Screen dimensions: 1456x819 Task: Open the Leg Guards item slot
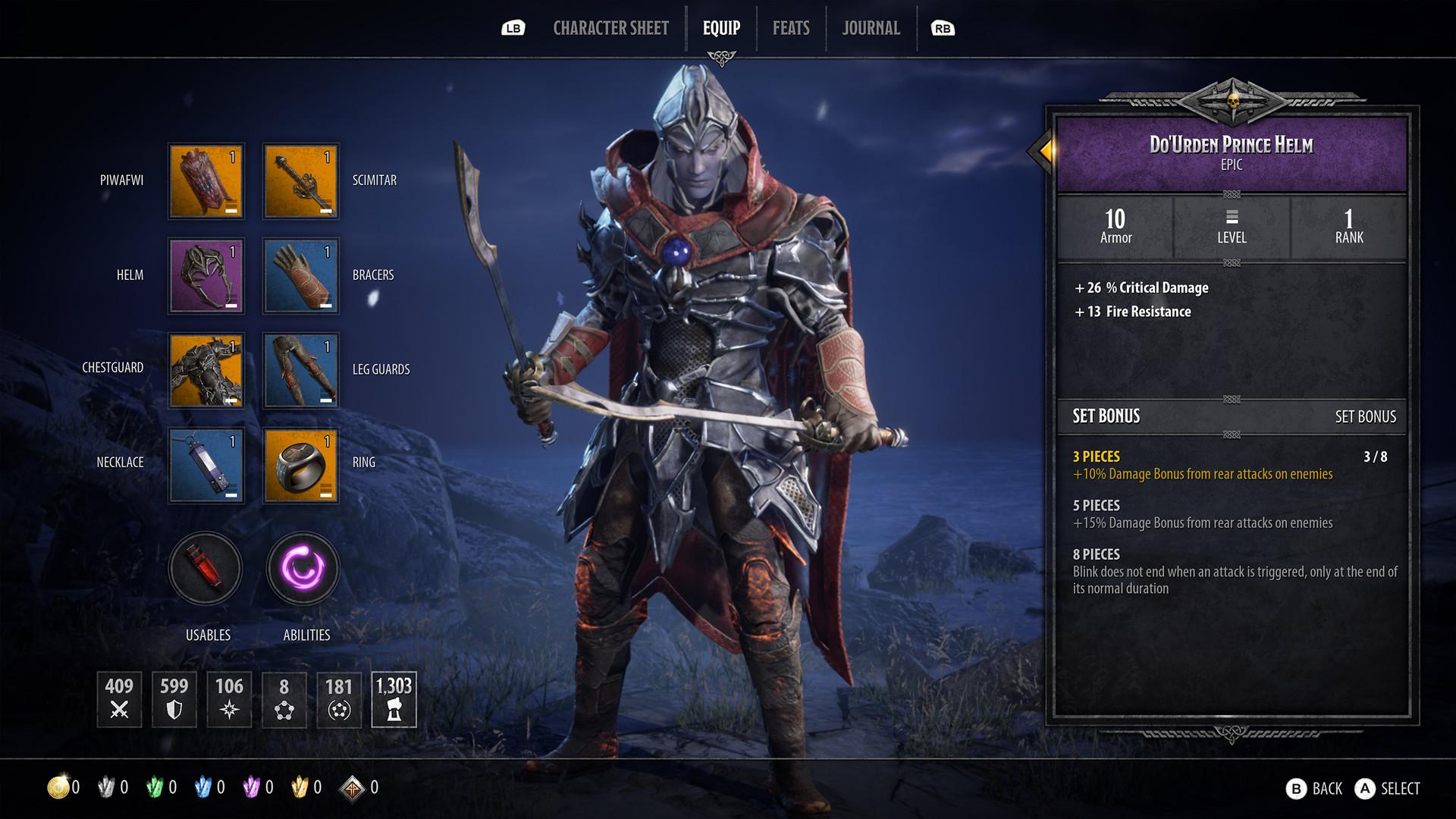[x=300, y=370]
